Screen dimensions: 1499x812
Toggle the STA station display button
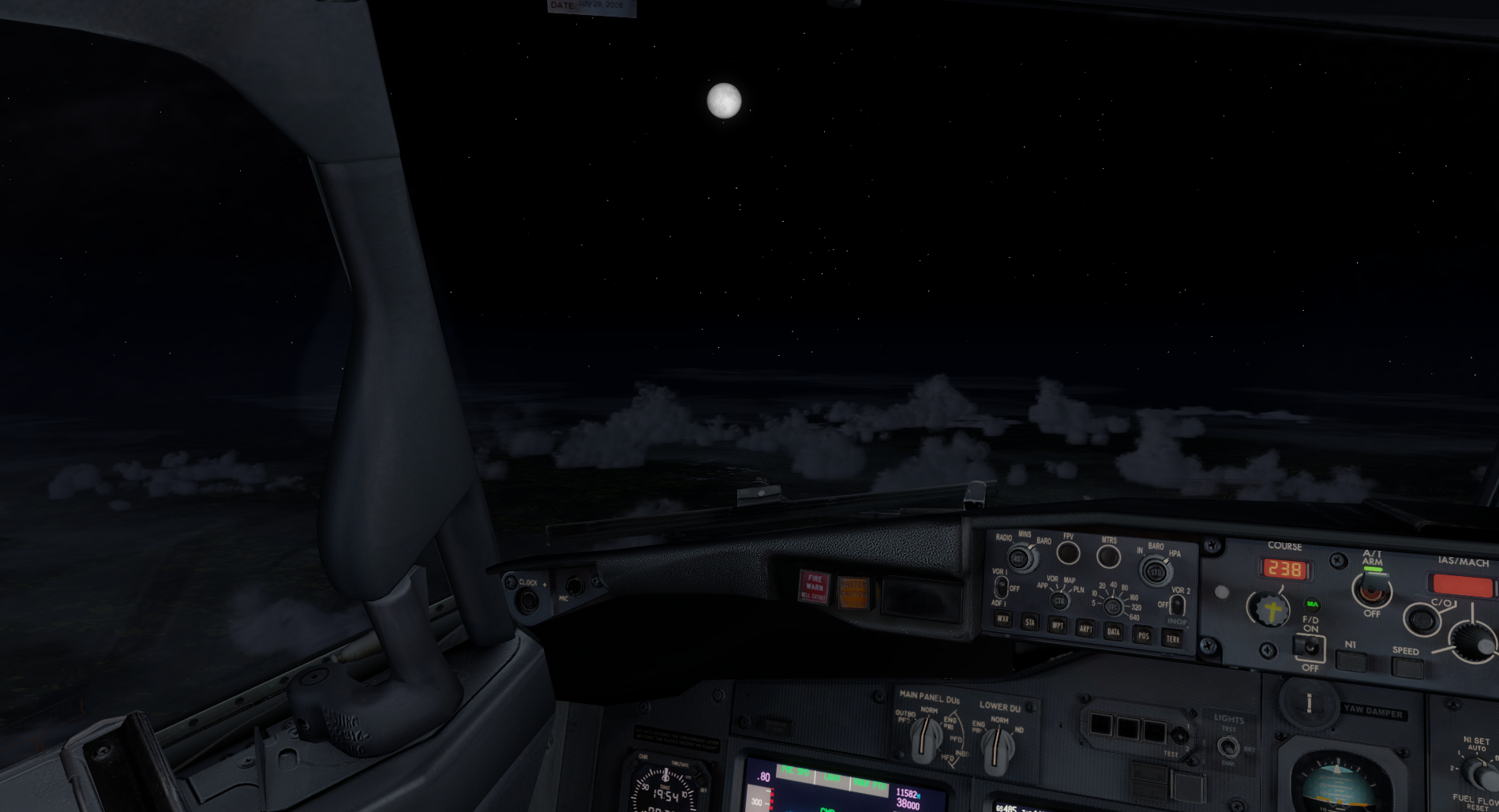1029,623
